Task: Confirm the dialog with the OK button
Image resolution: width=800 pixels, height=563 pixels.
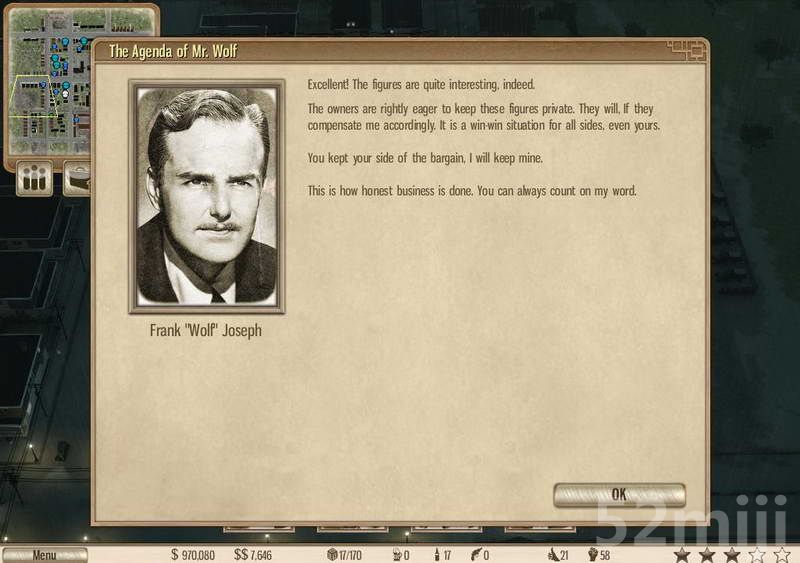Action: click(619, 494)
